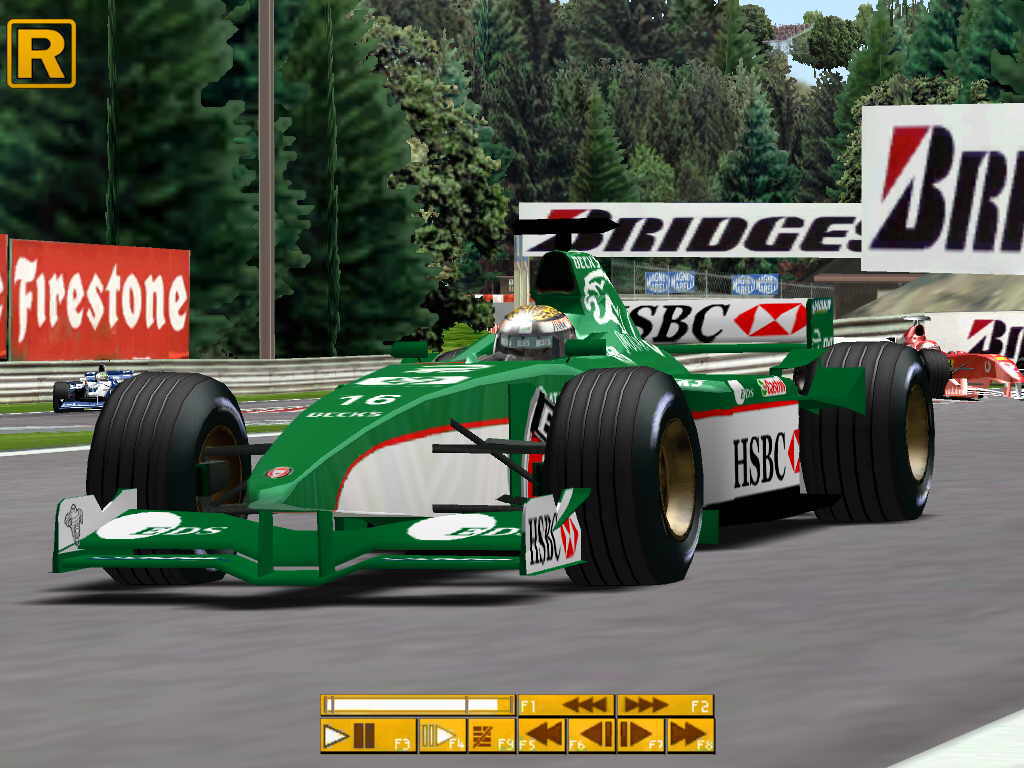Fast-forward replay with the double-right-arrow button
The height and width of the screenshot is (768, 1024).
690,736
